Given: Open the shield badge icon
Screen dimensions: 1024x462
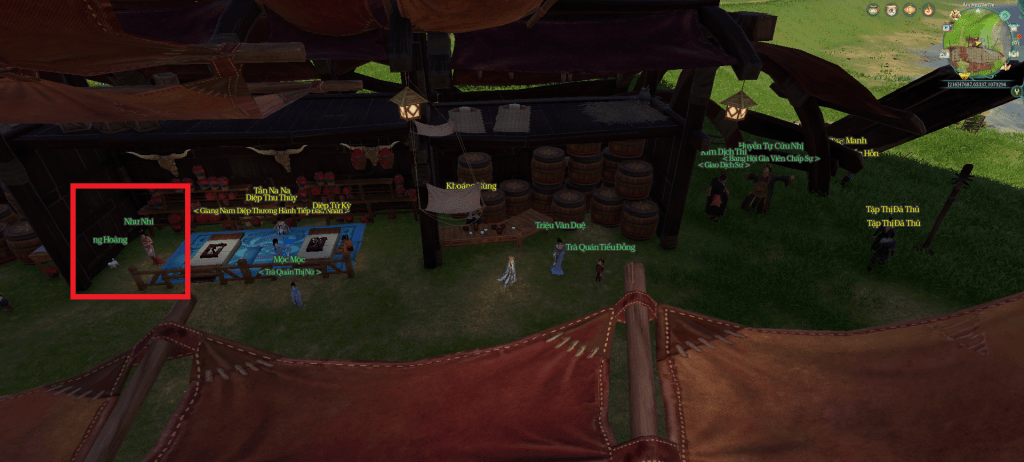Looking at the screenshot, I should (891, 10).
